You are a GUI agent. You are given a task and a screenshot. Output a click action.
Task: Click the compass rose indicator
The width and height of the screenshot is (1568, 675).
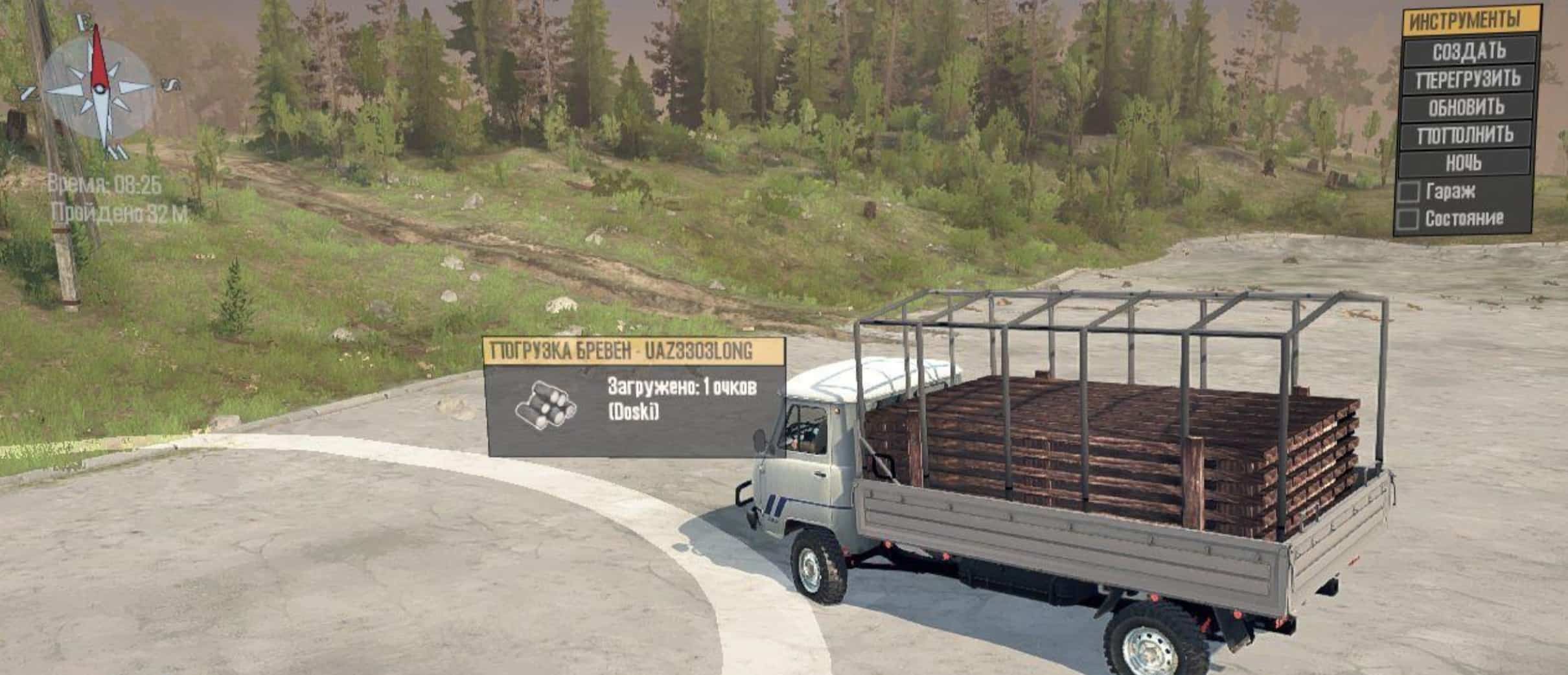(x=99, y=87)
